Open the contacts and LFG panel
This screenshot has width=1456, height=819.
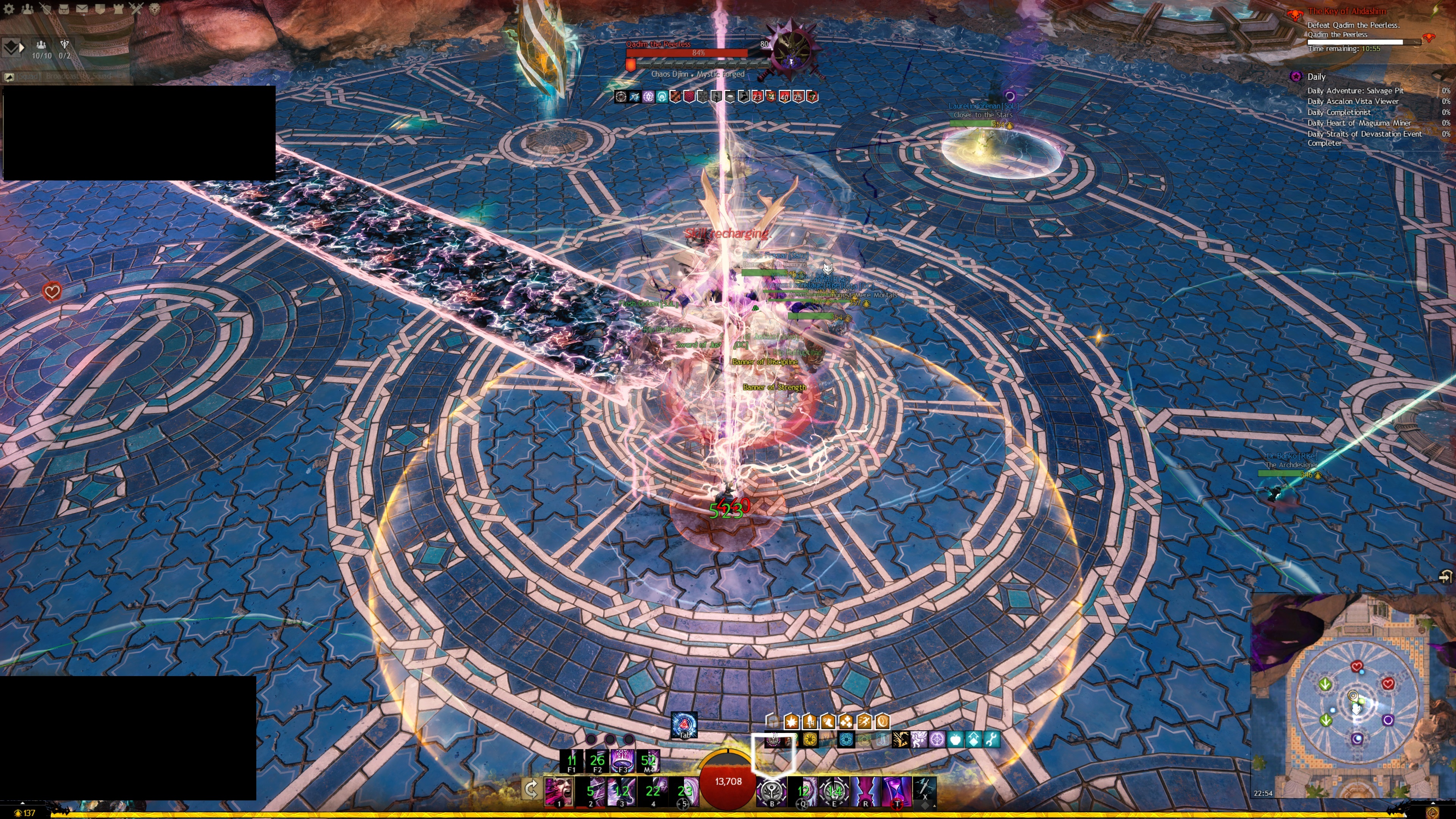(x=27, y=9)
